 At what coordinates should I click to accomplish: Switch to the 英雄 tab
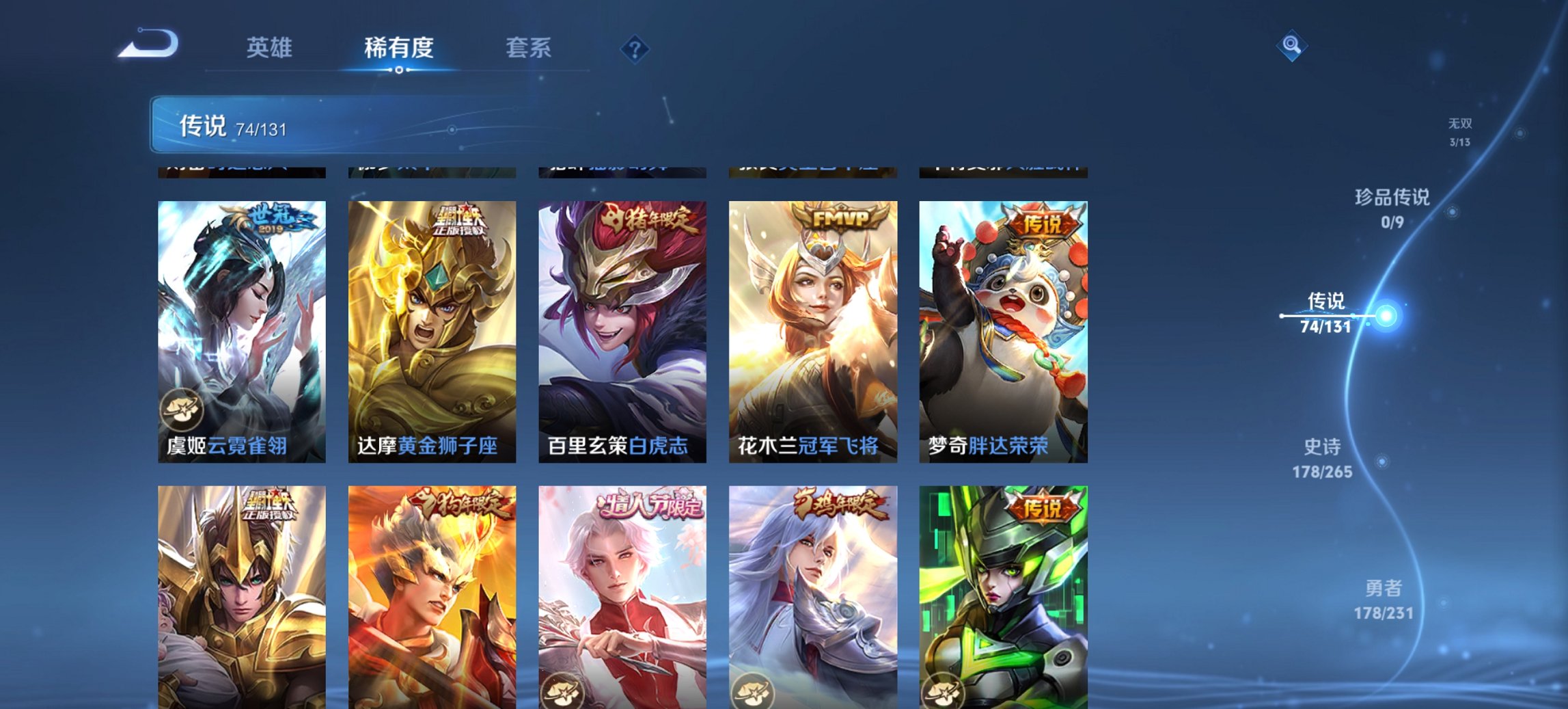click(x=271, y=48)
